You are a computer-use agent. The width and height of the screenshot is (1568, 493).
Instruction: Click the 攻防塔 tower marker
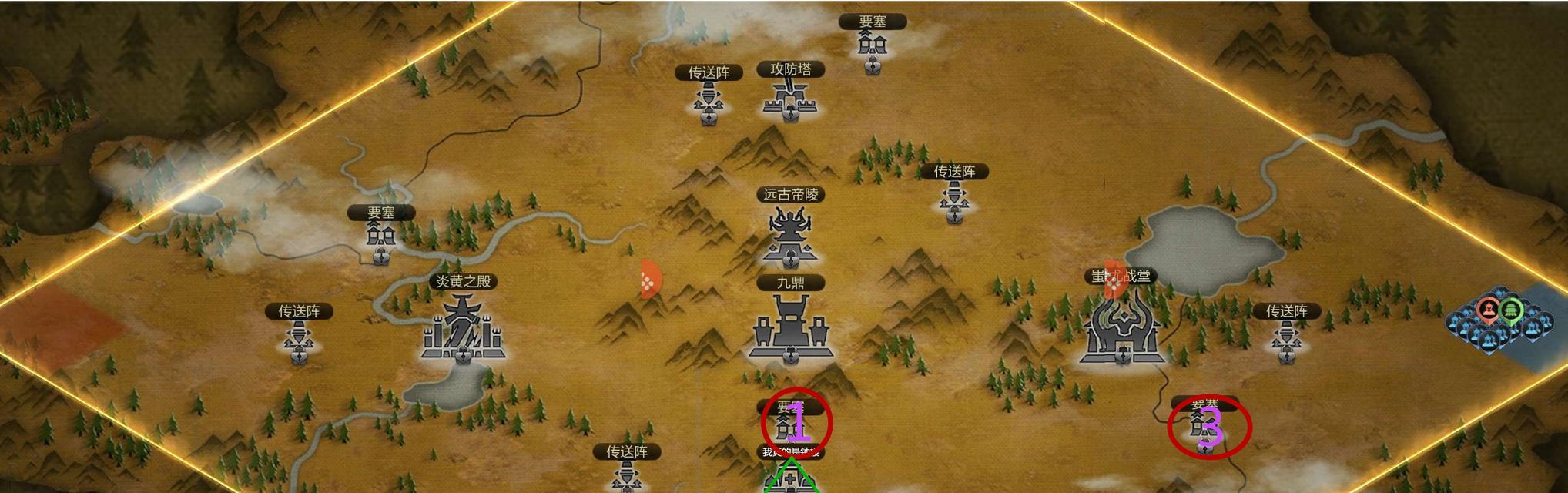[790, 99]
